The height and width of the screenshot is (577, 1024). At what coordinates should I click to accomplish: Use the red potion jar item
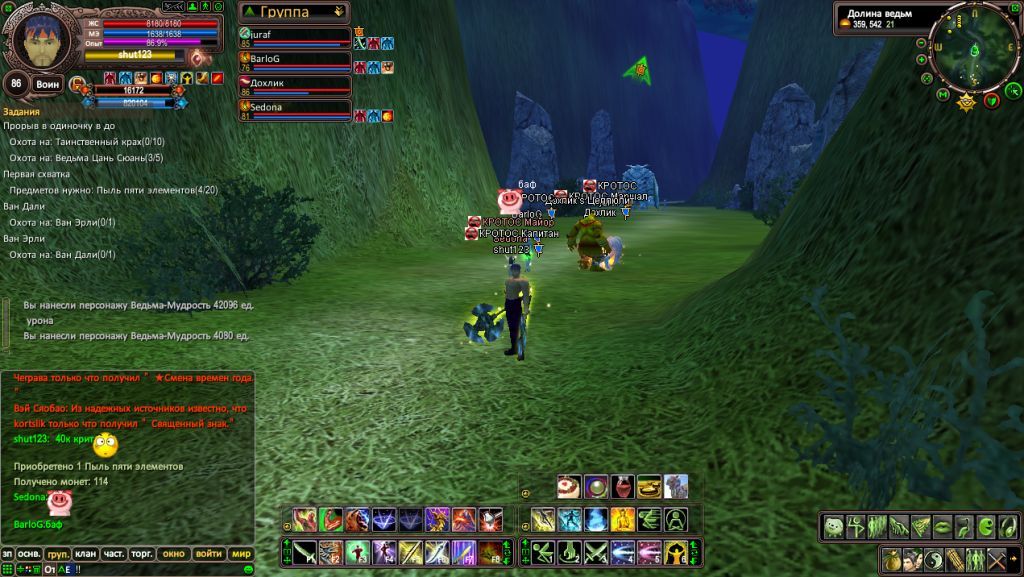(622, 487)
